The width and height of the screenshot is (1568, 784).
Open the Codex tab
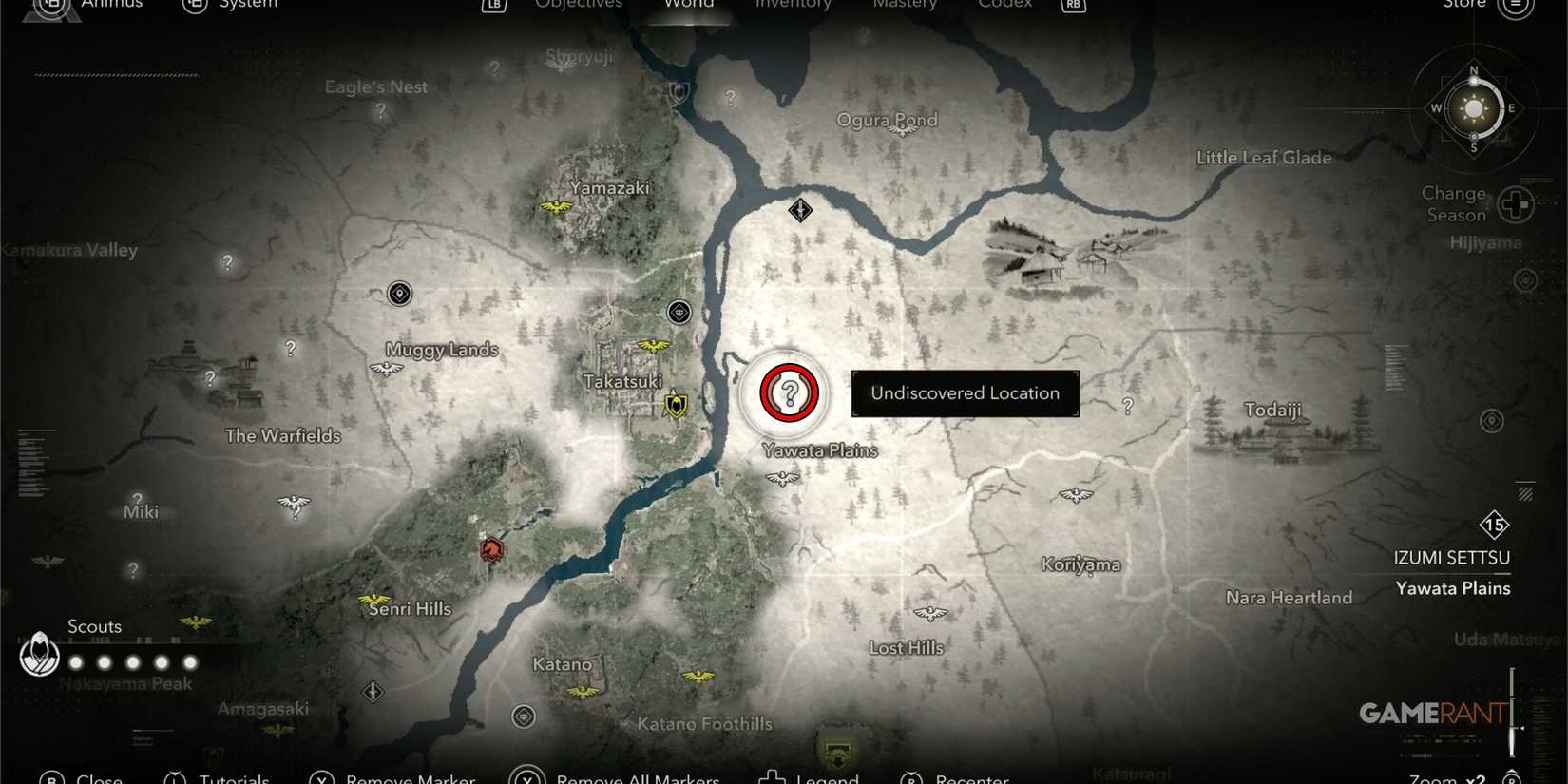[1004, 6]
